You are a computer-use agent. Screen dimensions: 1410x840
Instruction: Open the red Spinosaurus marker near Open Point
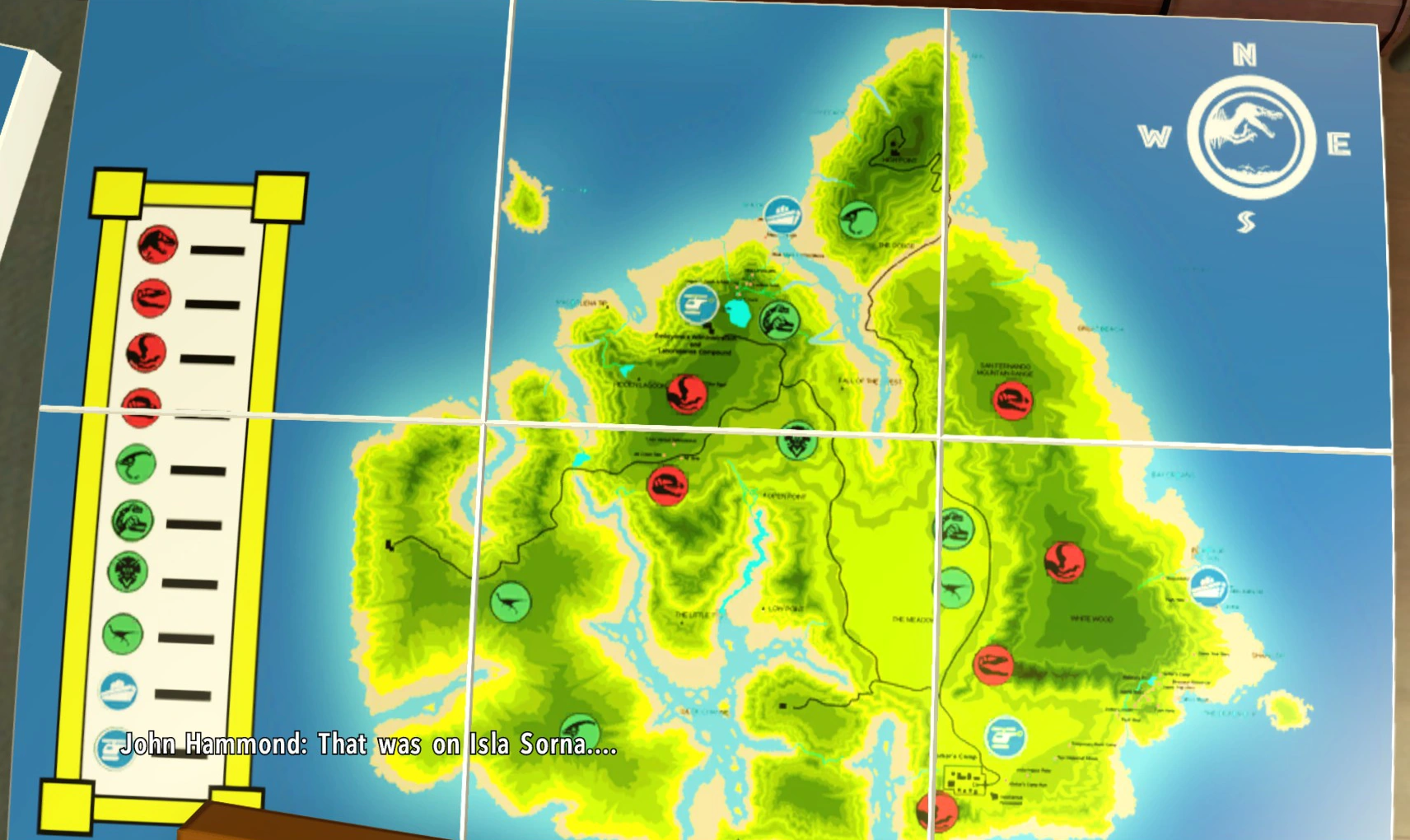click(669, 486)
